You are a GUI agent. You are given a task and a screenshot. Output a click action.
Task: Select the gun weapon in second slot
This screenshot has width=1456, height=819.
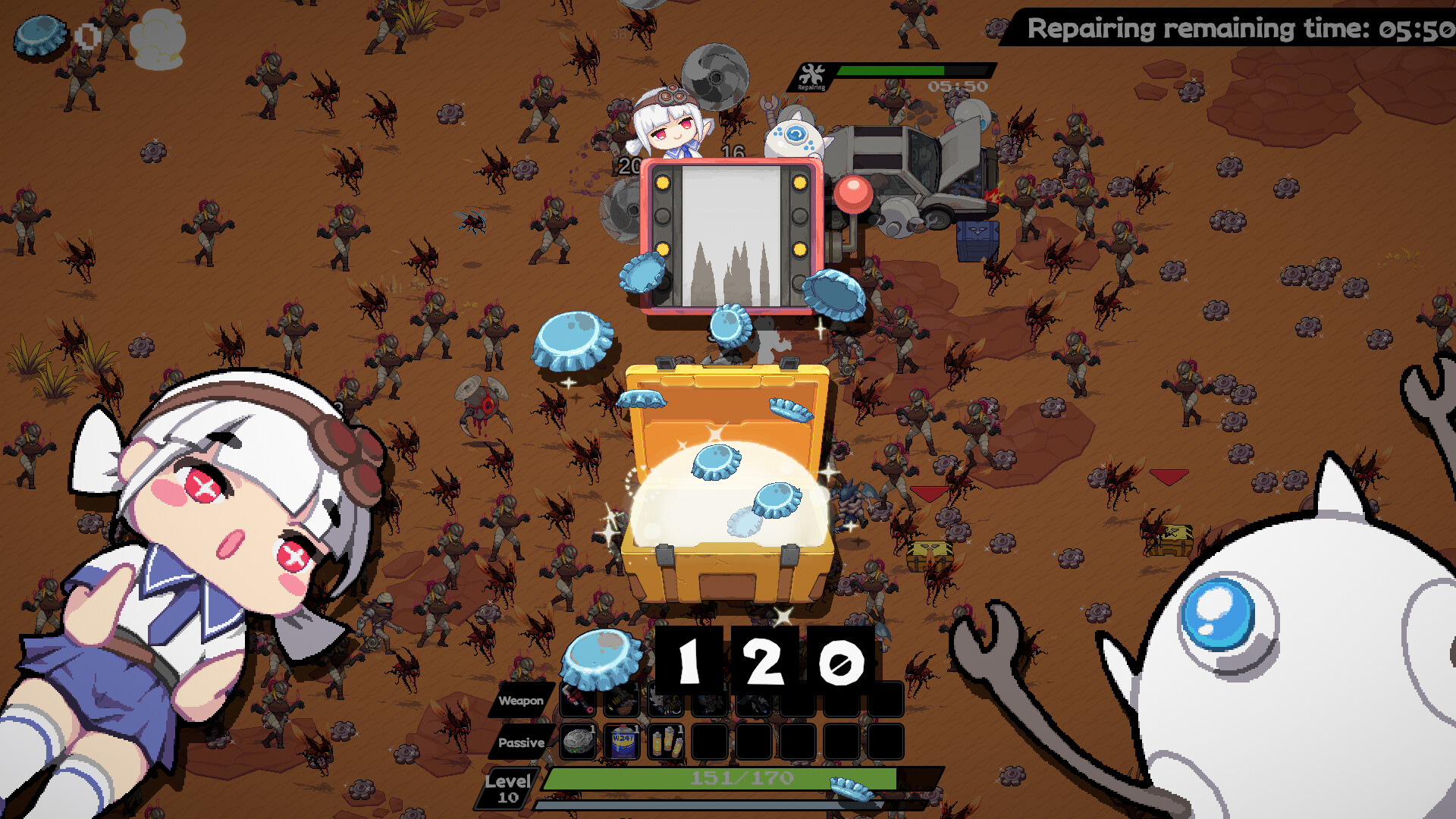click(623, 701)
